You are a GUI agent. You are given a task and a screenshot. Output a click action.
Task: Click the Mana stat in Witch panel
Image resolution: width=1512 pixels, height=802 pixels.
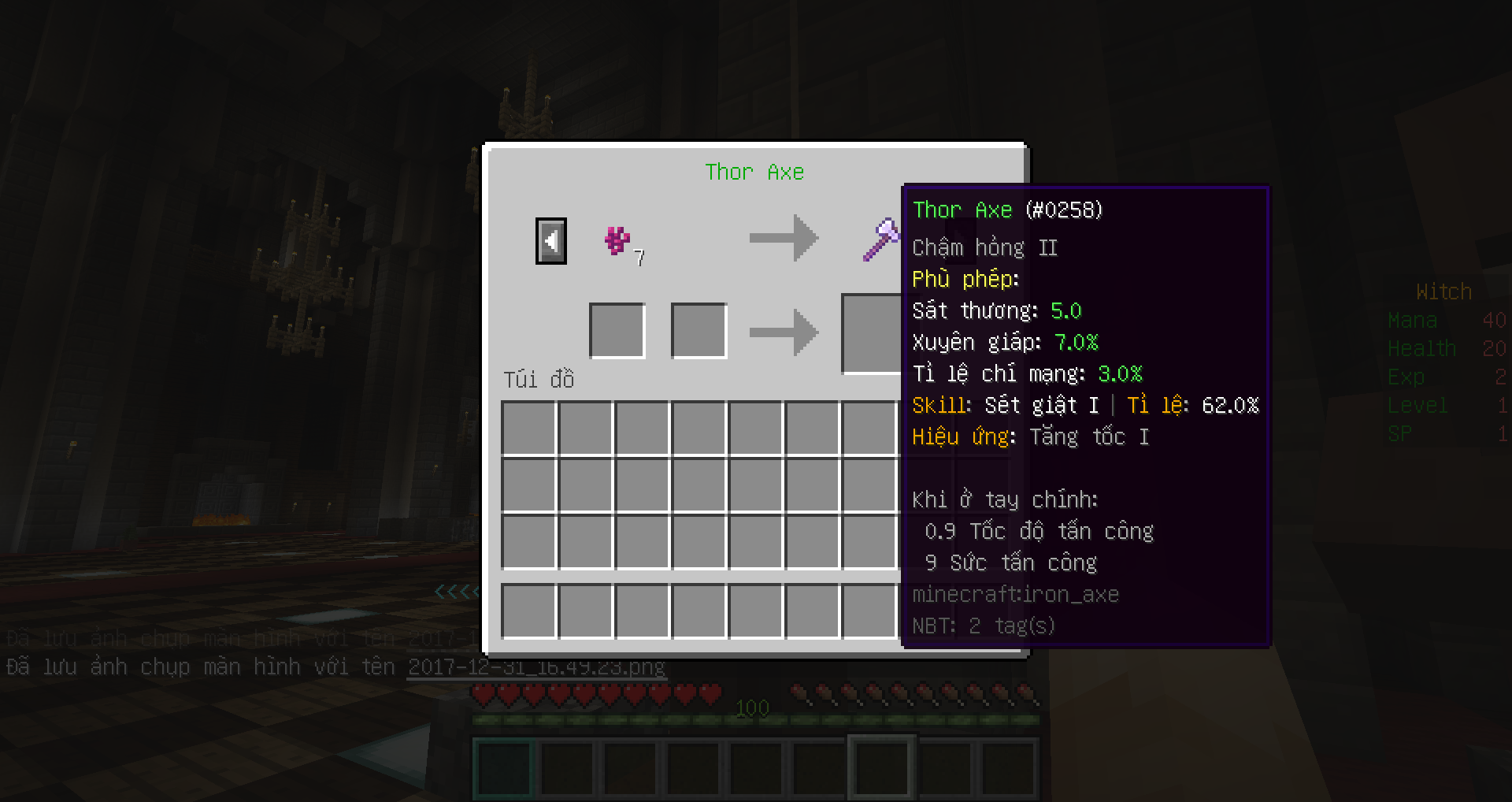(1414, 320)
